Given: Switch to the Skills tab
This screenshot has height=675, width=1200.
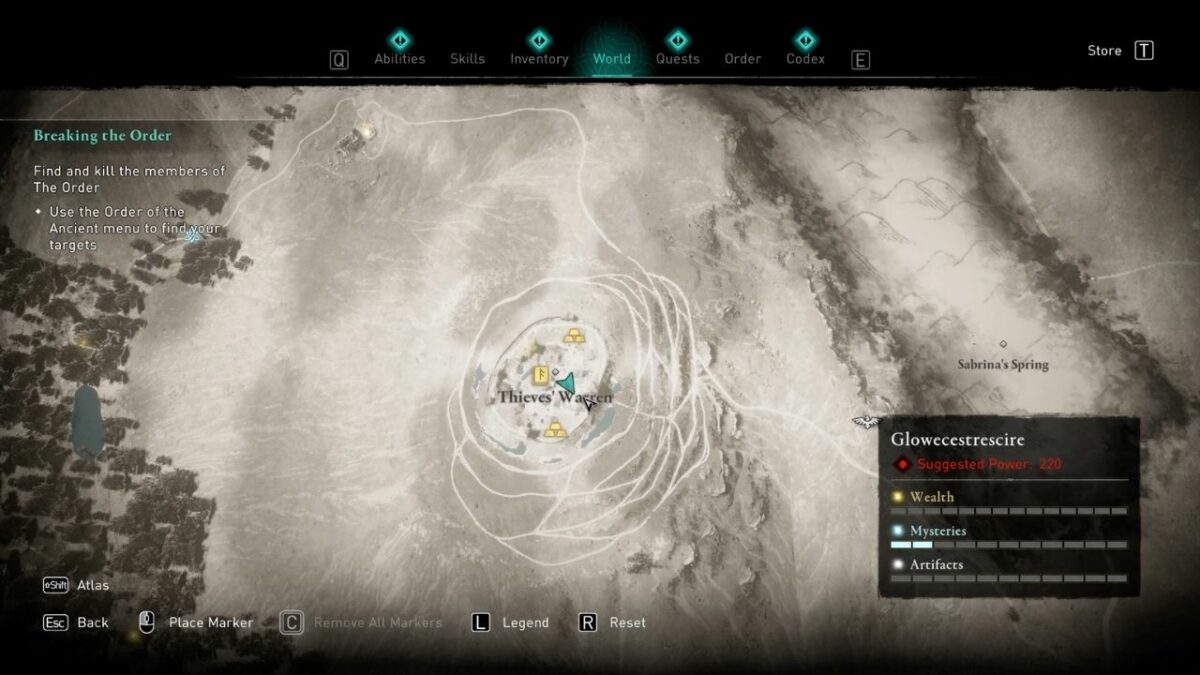Looking at the screenshot, I should (467, 58).
